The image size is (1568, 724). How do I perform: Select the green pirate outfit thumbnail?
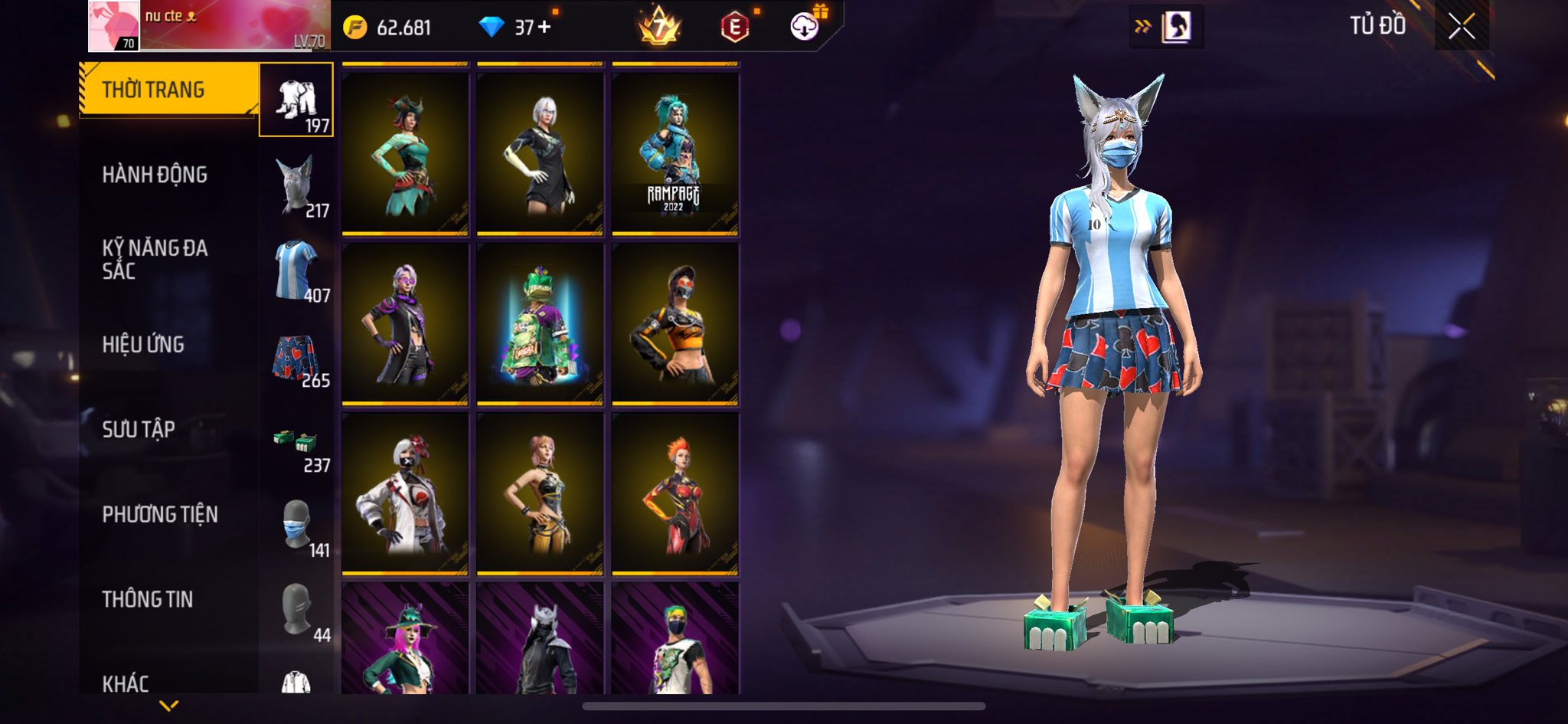coord(405,153)
